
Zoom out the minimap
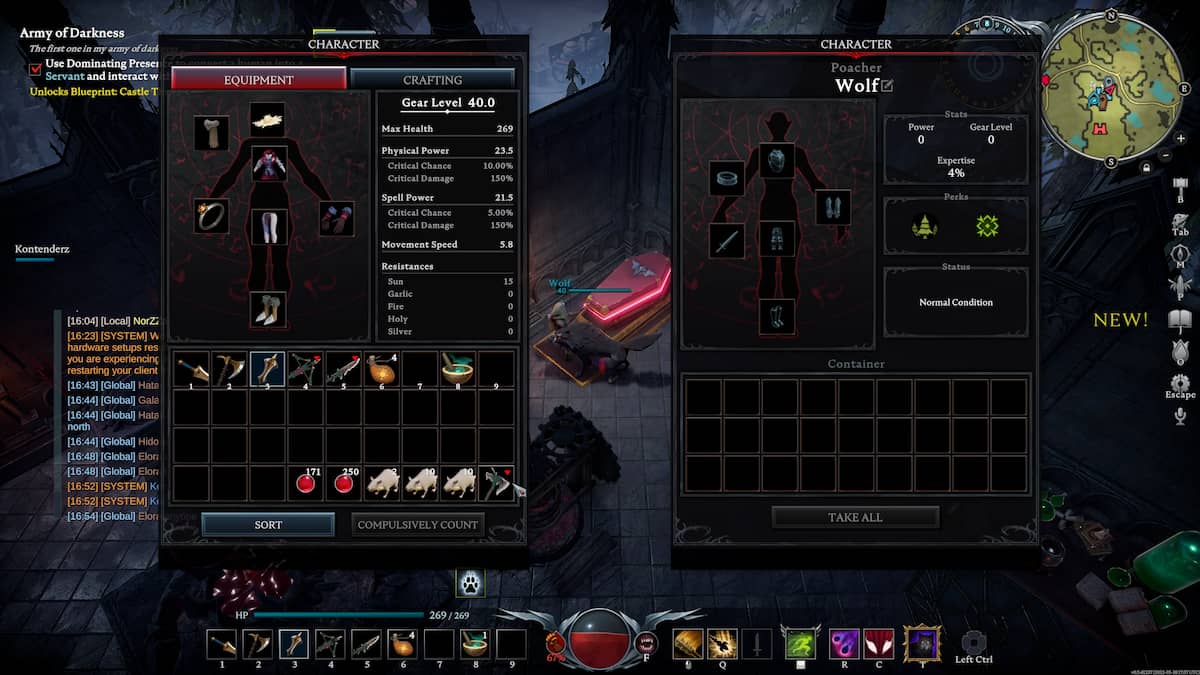(1167, 155)
